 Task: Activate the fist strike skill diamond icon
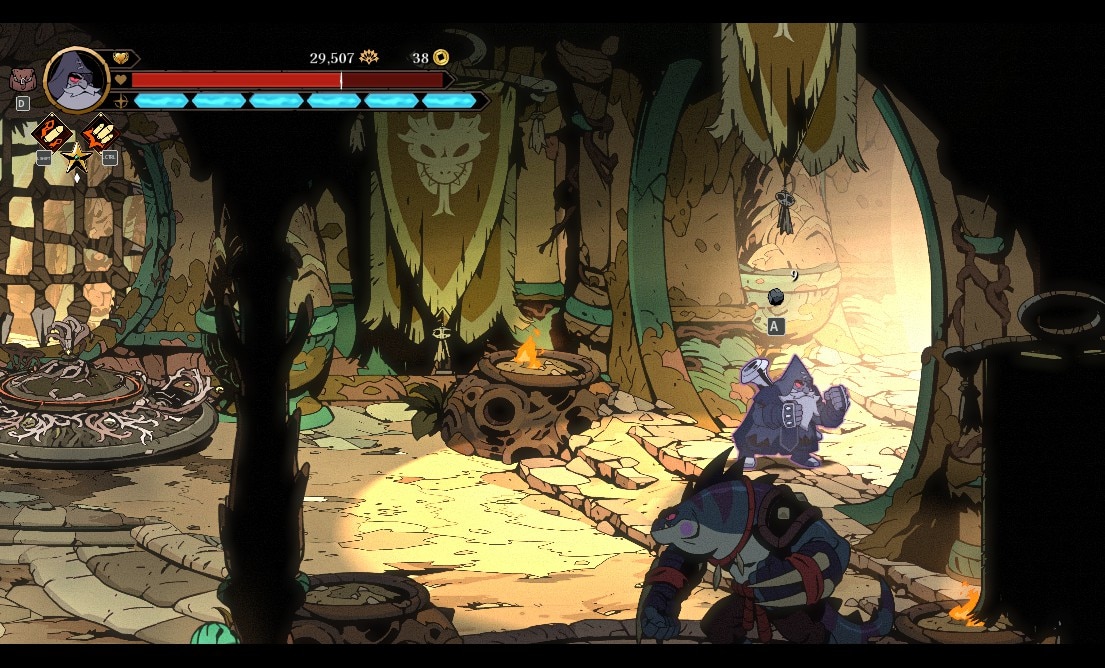pos(100,132)
